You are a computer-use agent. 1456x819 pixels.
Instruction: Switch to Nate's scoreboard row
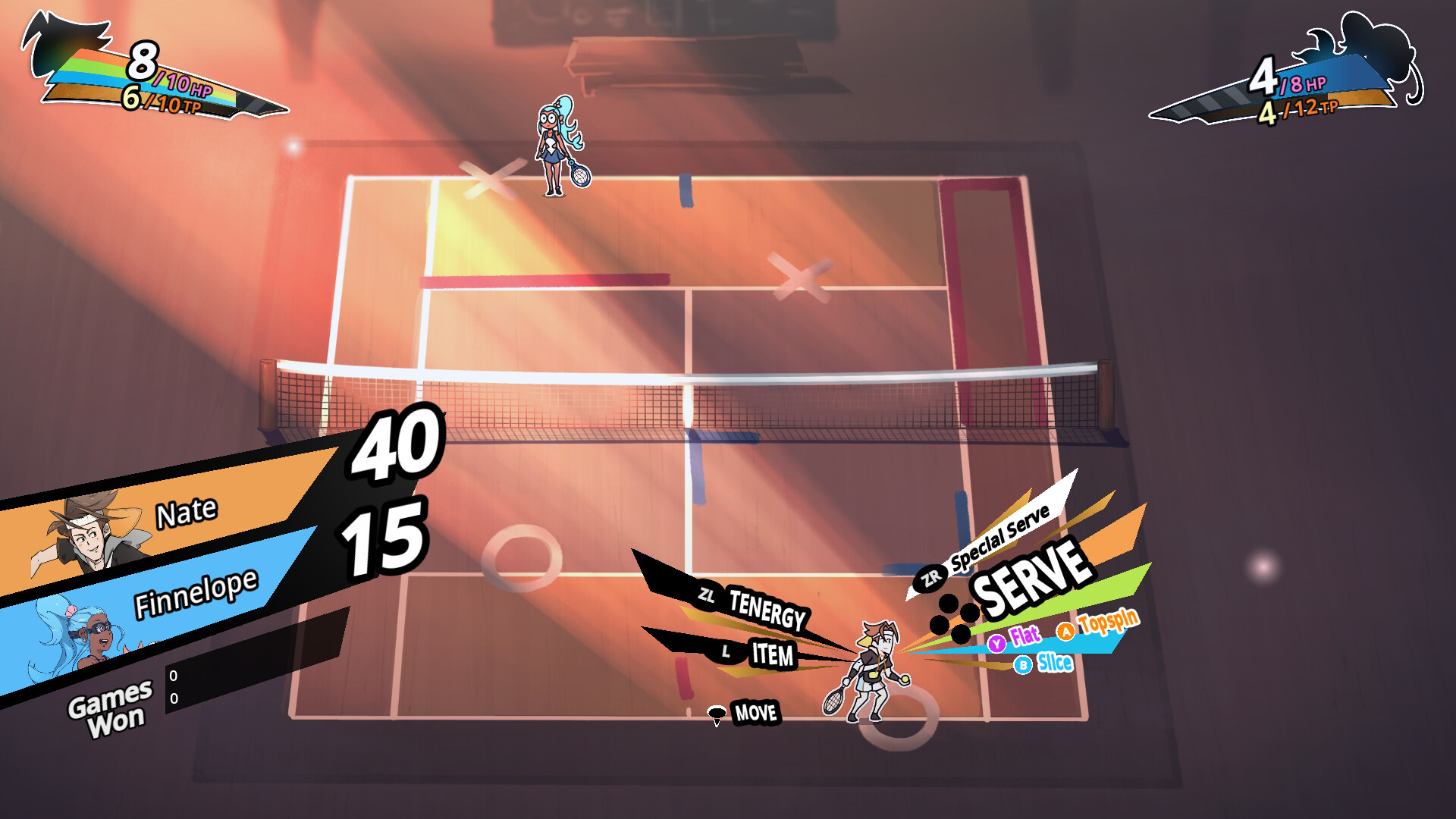point(186,512)
